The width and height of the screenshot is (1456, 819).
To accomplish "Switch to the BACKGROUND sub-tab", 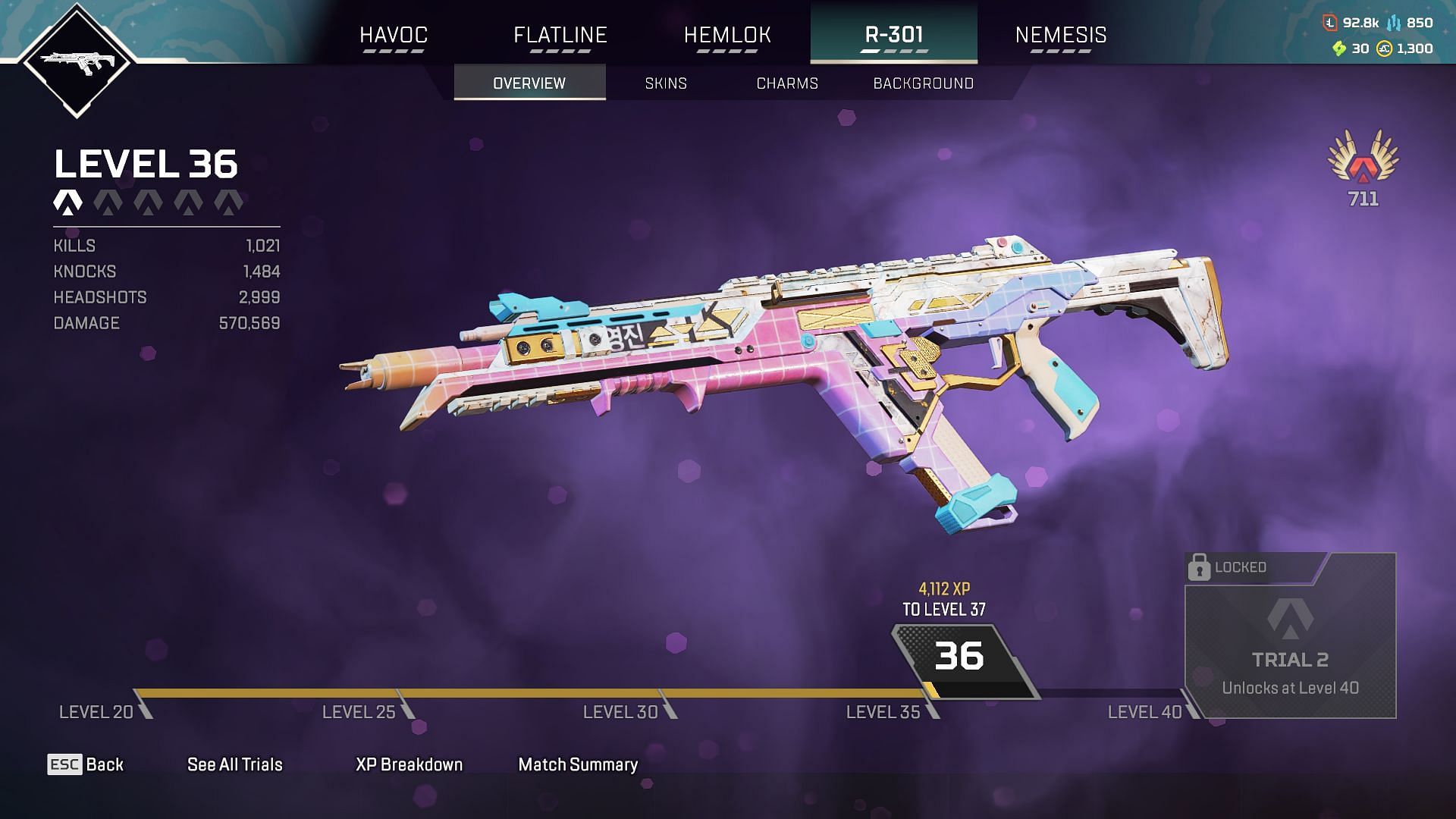I will [923, 83].
